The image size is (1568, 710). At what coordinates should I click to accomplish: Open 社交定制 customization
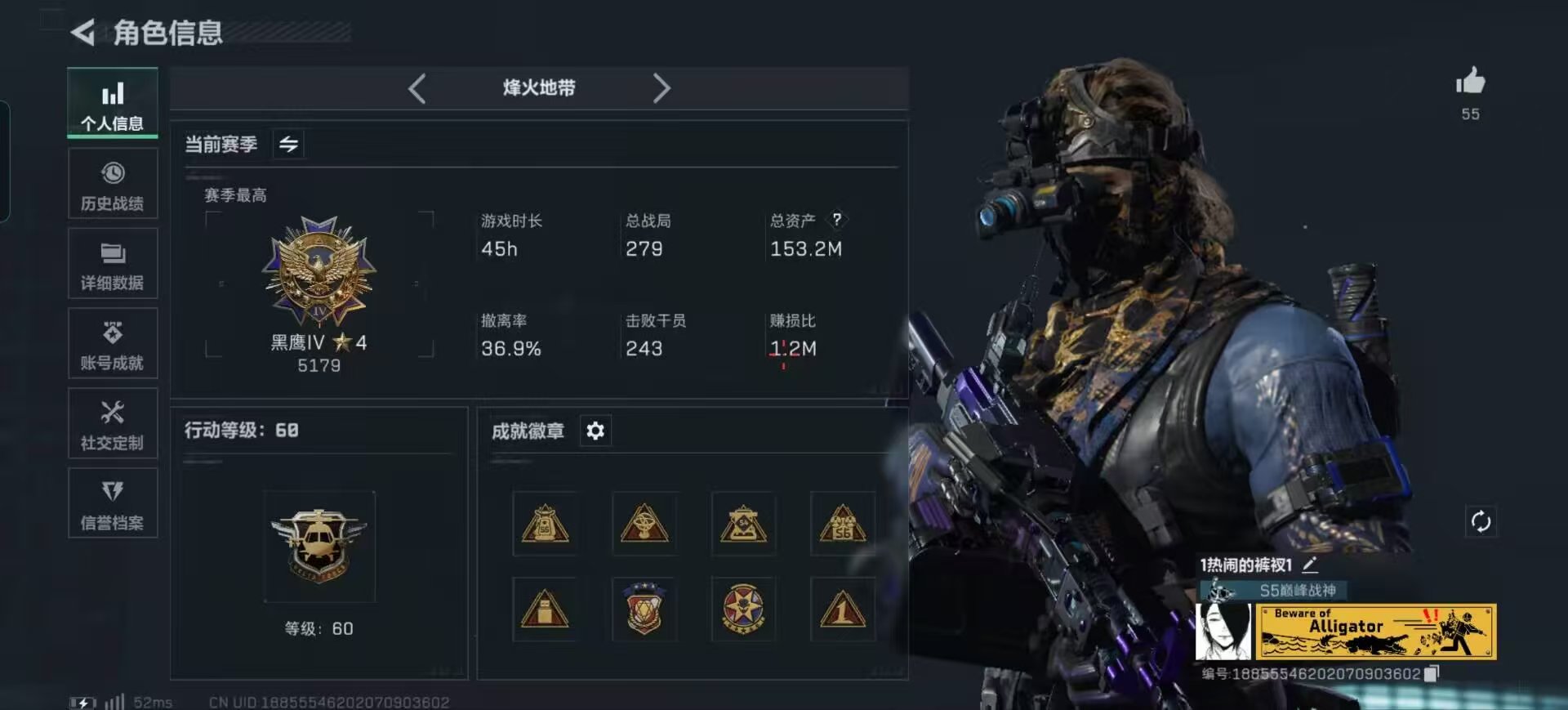pyautogui.click(x=113, y=423)
